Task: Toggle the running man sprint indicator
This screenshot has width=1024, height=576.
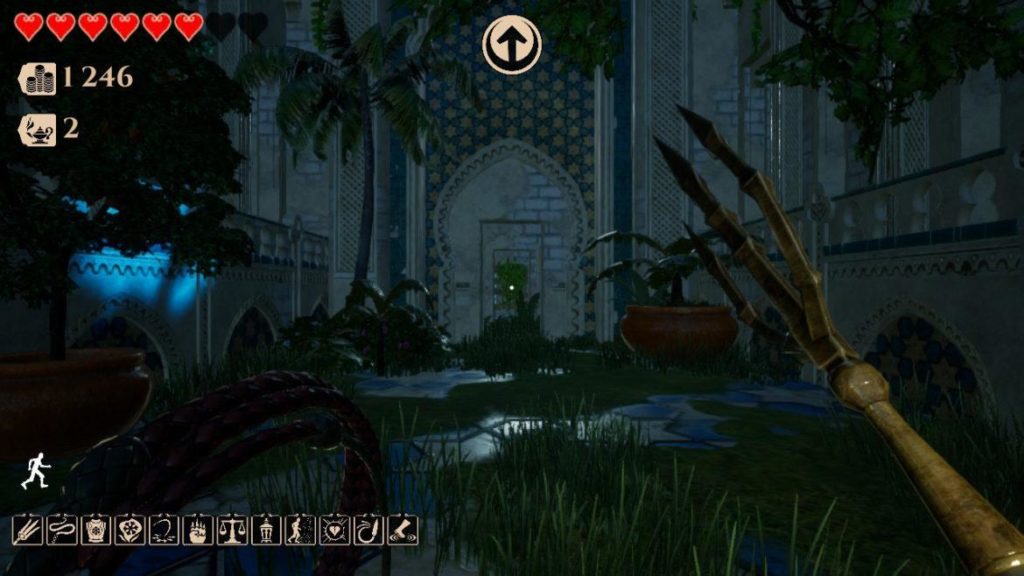Action: coord(35,470)
